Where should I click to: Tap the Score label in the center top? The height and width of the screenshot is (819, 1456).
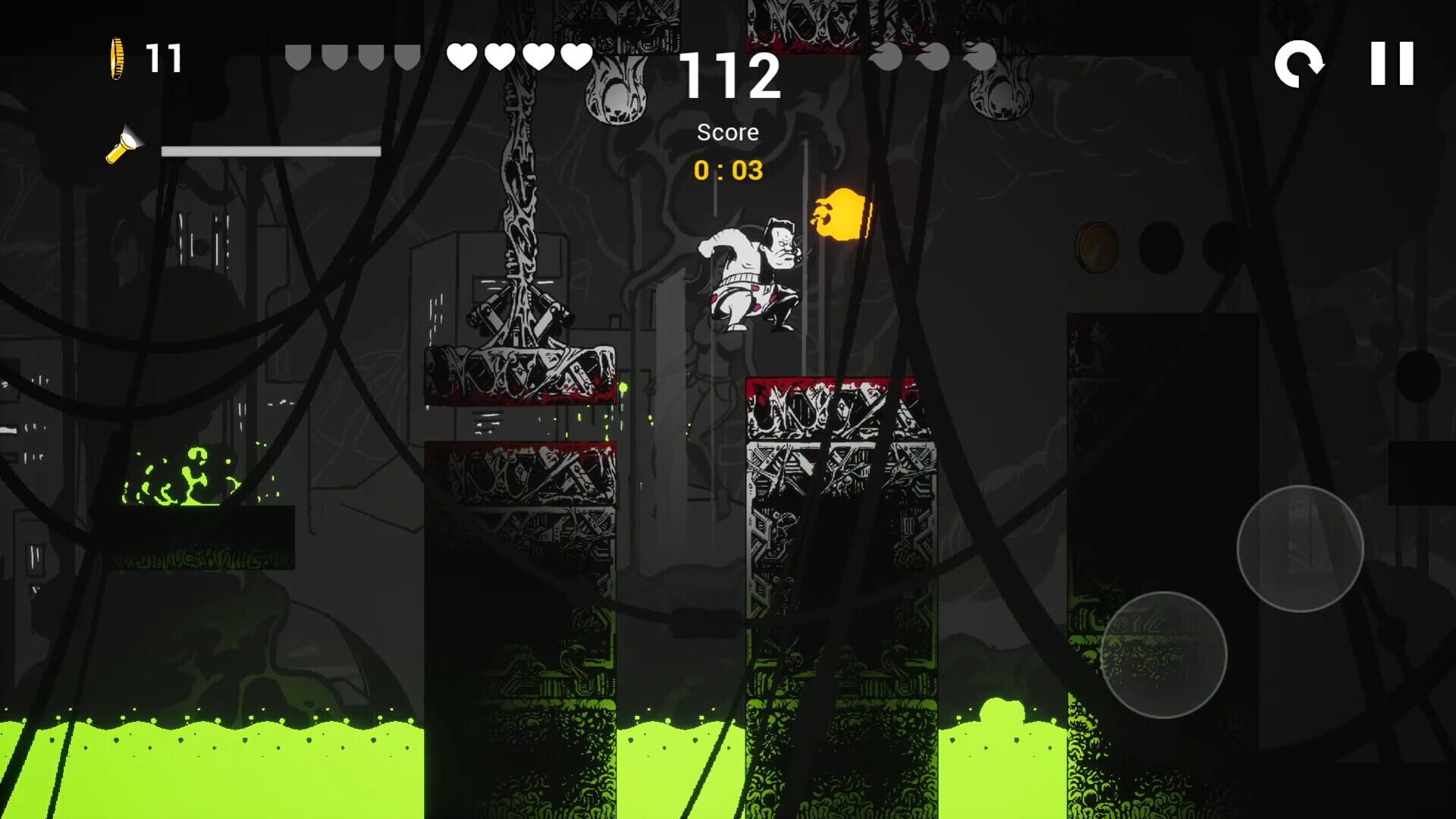[727, 132]
